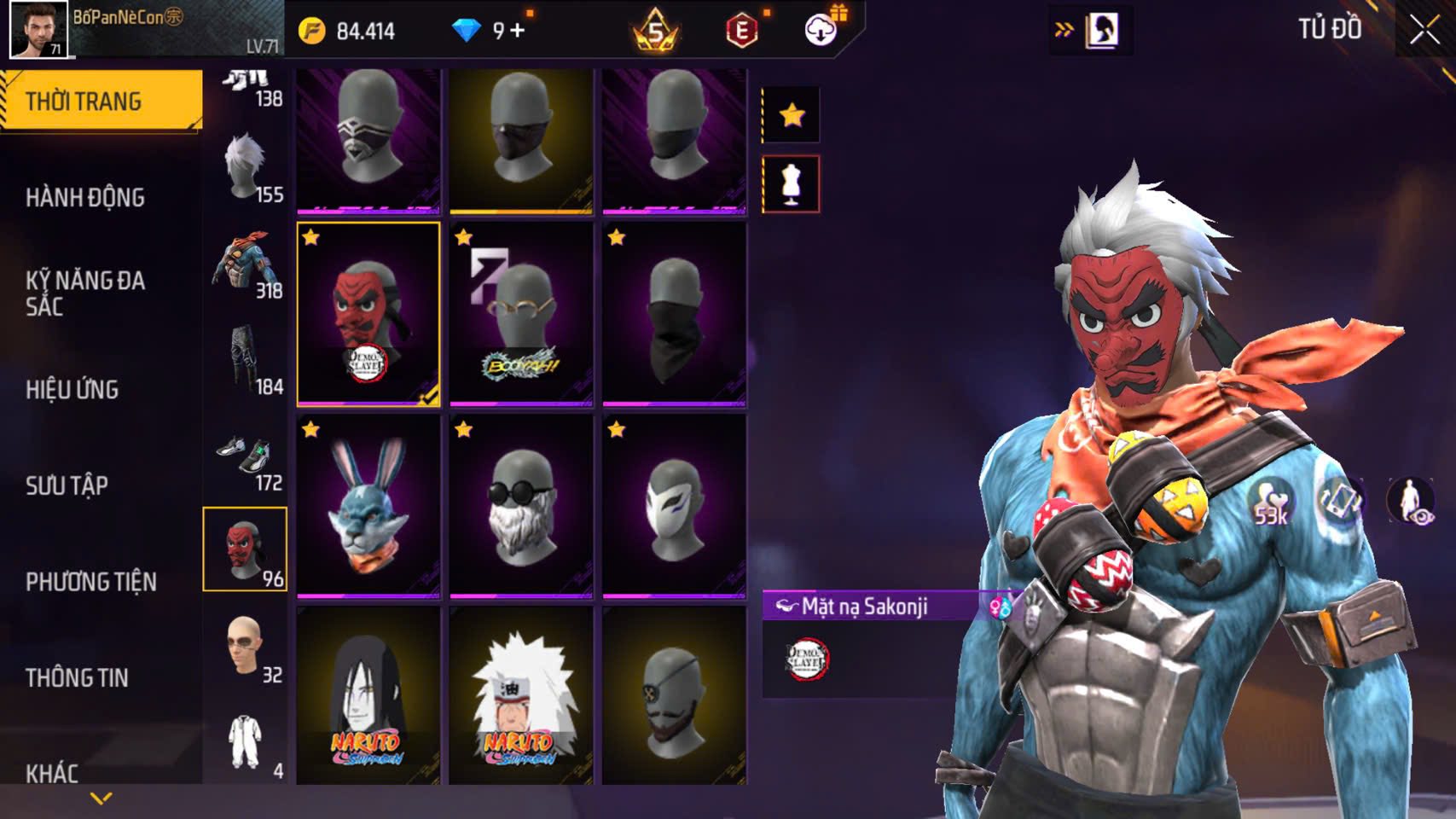Equip the blue rabbit-eared wolf mask
The width and height of the screenshot is (1456, 819).
(x=368, y=506)
